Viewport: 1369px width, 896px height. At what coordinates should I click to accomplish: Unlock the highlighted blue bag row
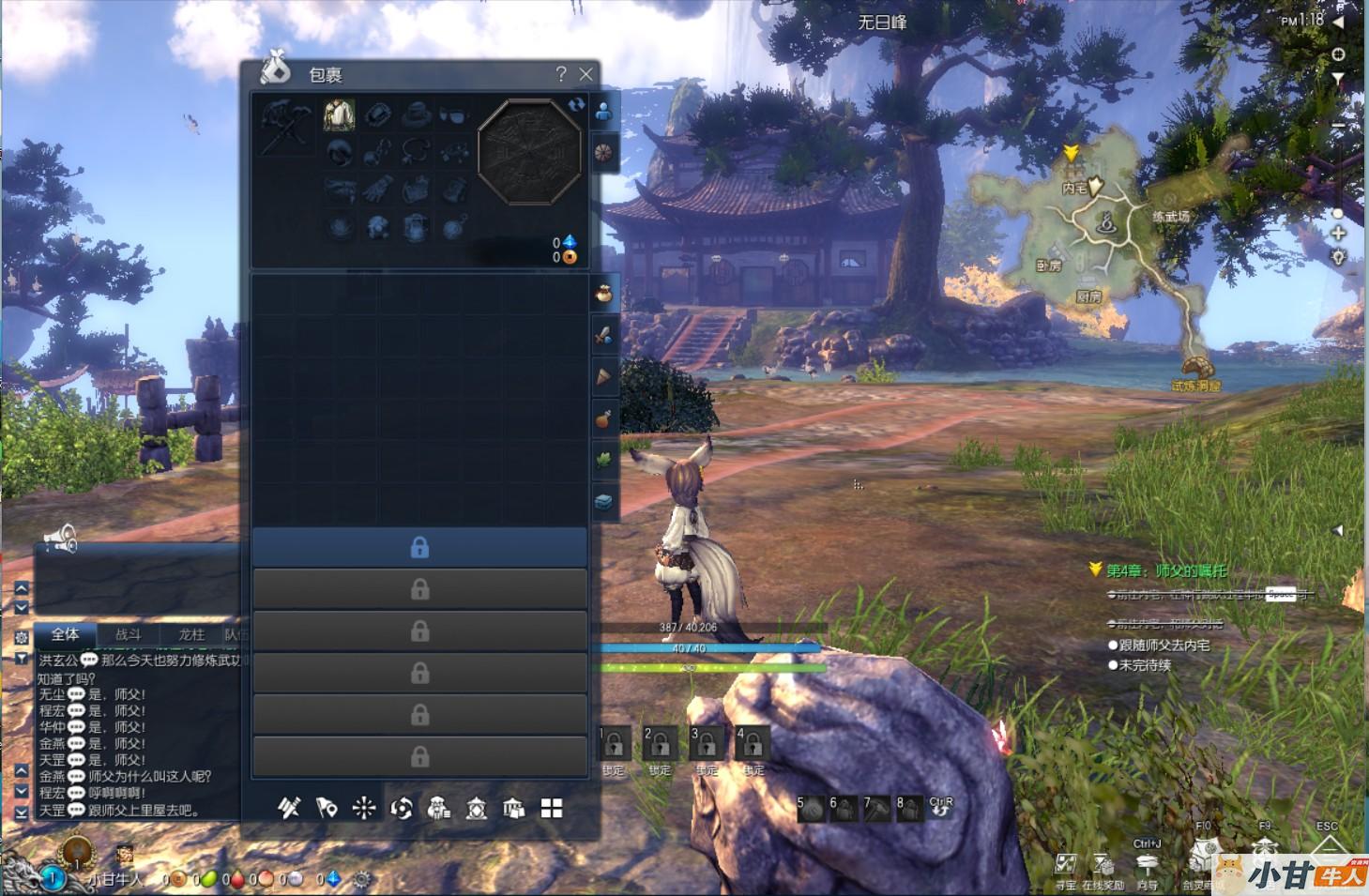(x=419, y=547)
